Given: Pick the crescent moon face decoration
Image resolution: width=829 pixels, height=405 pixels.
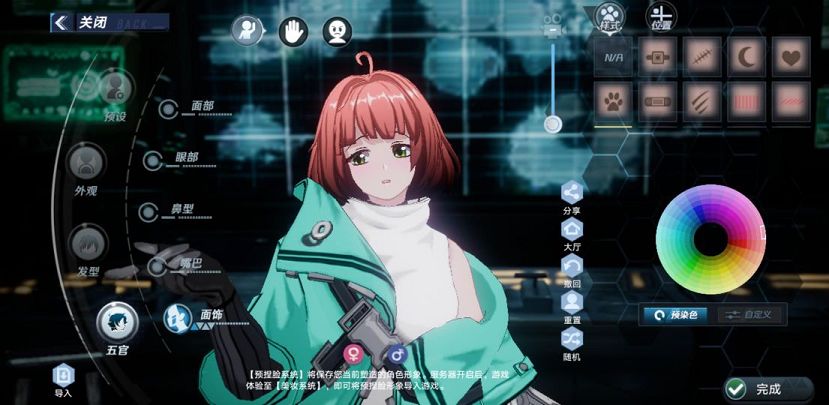Looking at the screenshot, I should pyautogui.click(x=746, y=57).
